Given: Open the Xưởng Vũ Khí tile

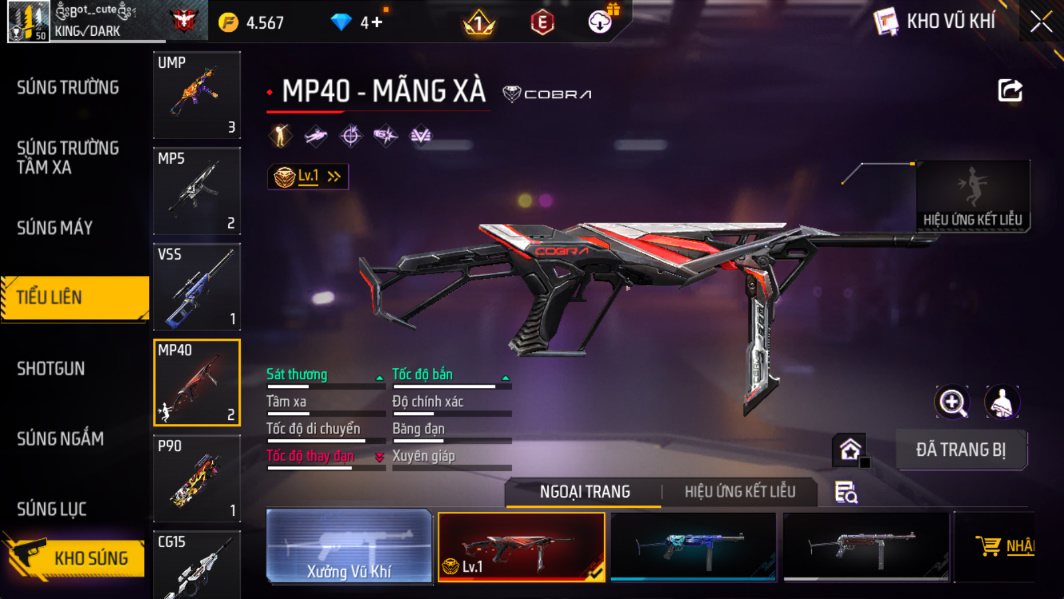Looking at the screenshot, I should pos(349,547).
